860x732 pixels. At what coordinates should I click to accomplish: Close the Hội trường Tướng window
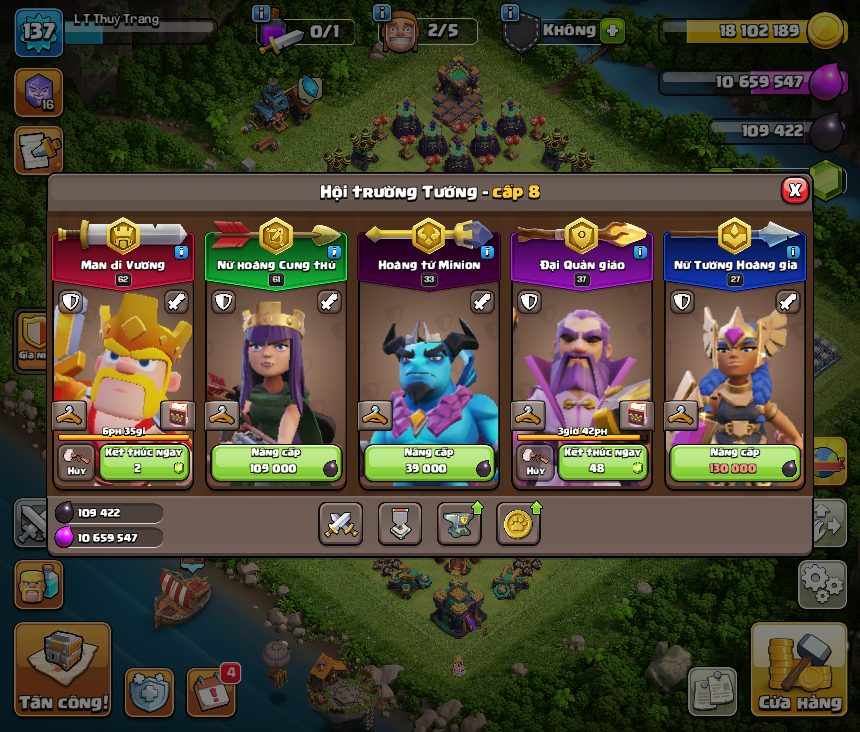pyautogui.click(x=794, y=190)
